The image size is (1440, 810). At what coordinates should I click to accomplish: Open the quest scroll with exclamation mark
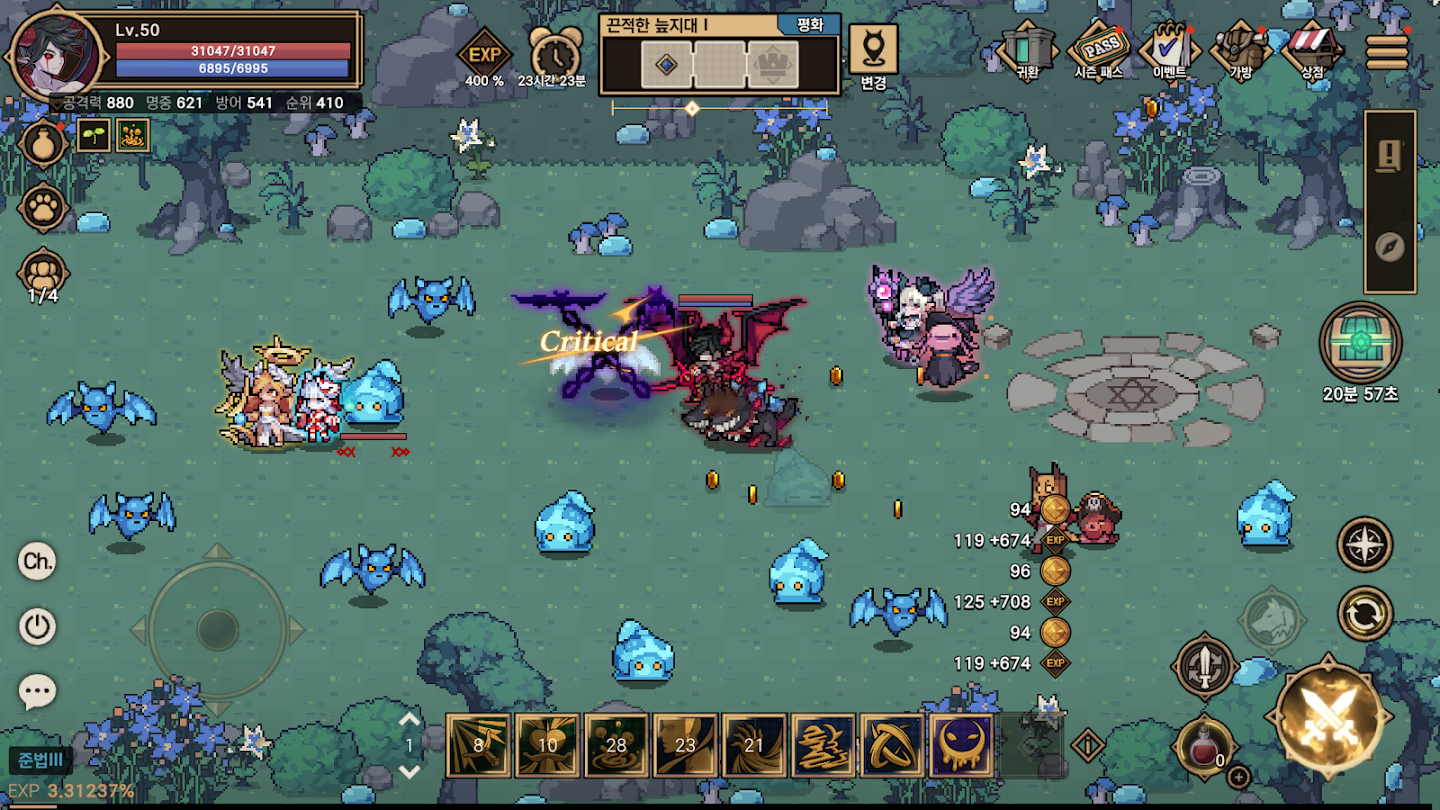coord(1390,156)
